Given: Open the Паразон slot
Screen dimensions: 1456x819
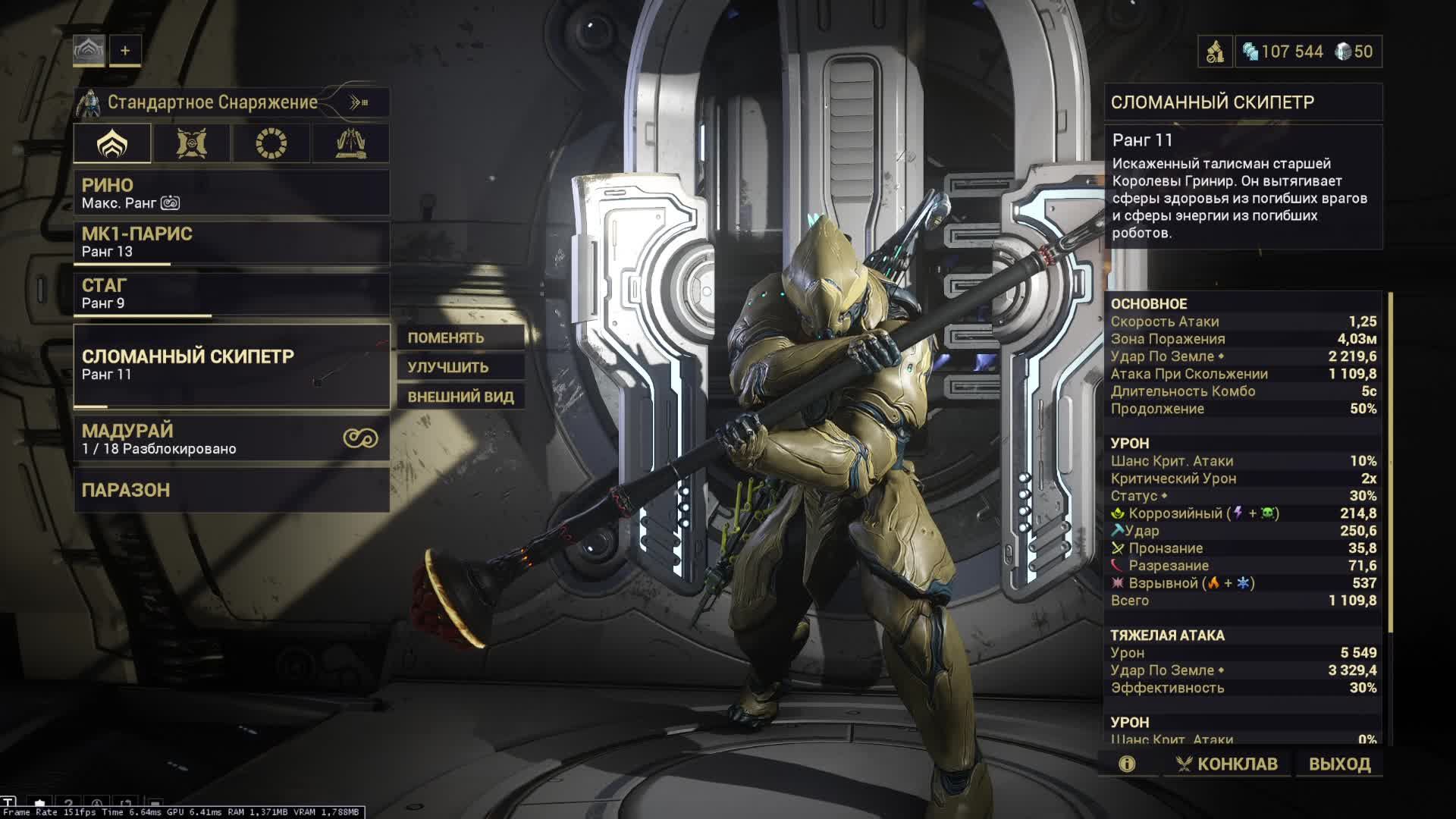Looking at the screenshot, I should tap(231, 490).
